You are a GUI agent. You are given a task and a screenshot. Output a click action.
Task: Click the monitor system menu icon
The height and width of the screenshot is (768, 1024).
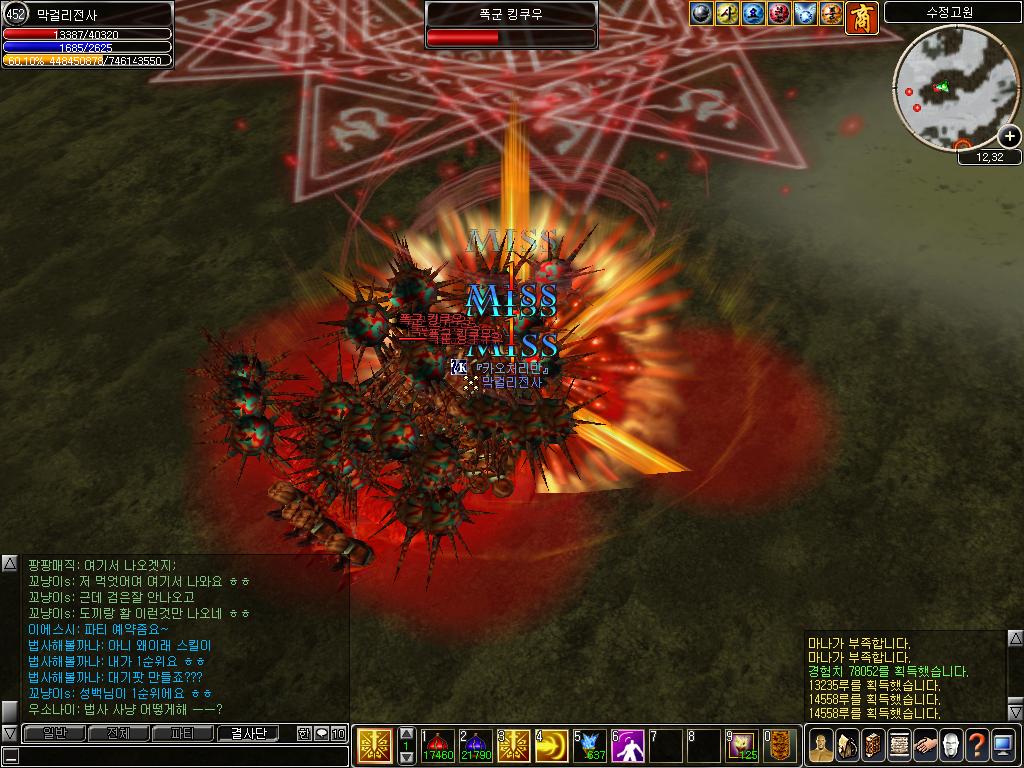coord(1003,745)
